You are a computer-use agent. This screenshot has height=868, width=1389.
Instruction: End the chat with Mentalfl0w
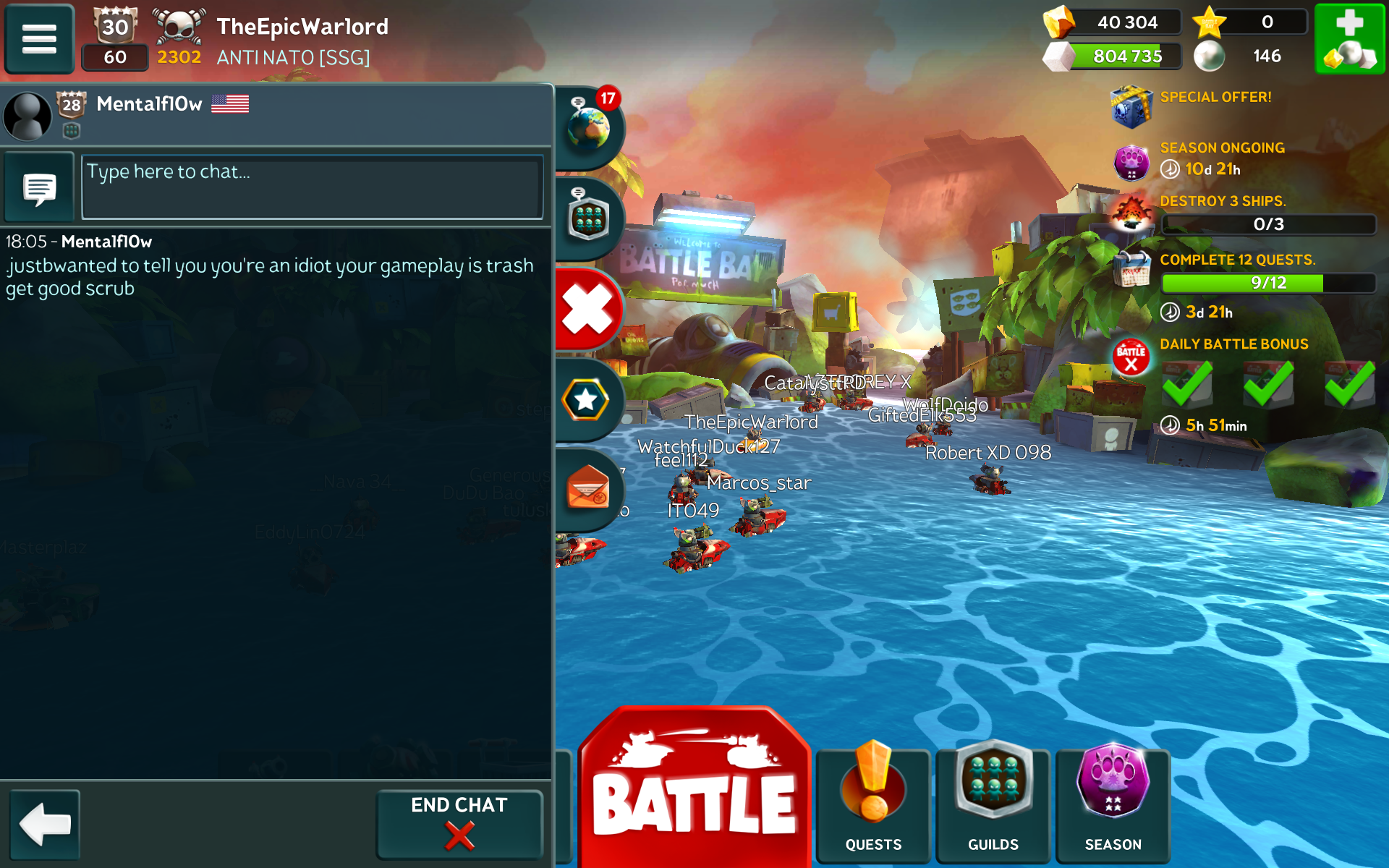459,824
